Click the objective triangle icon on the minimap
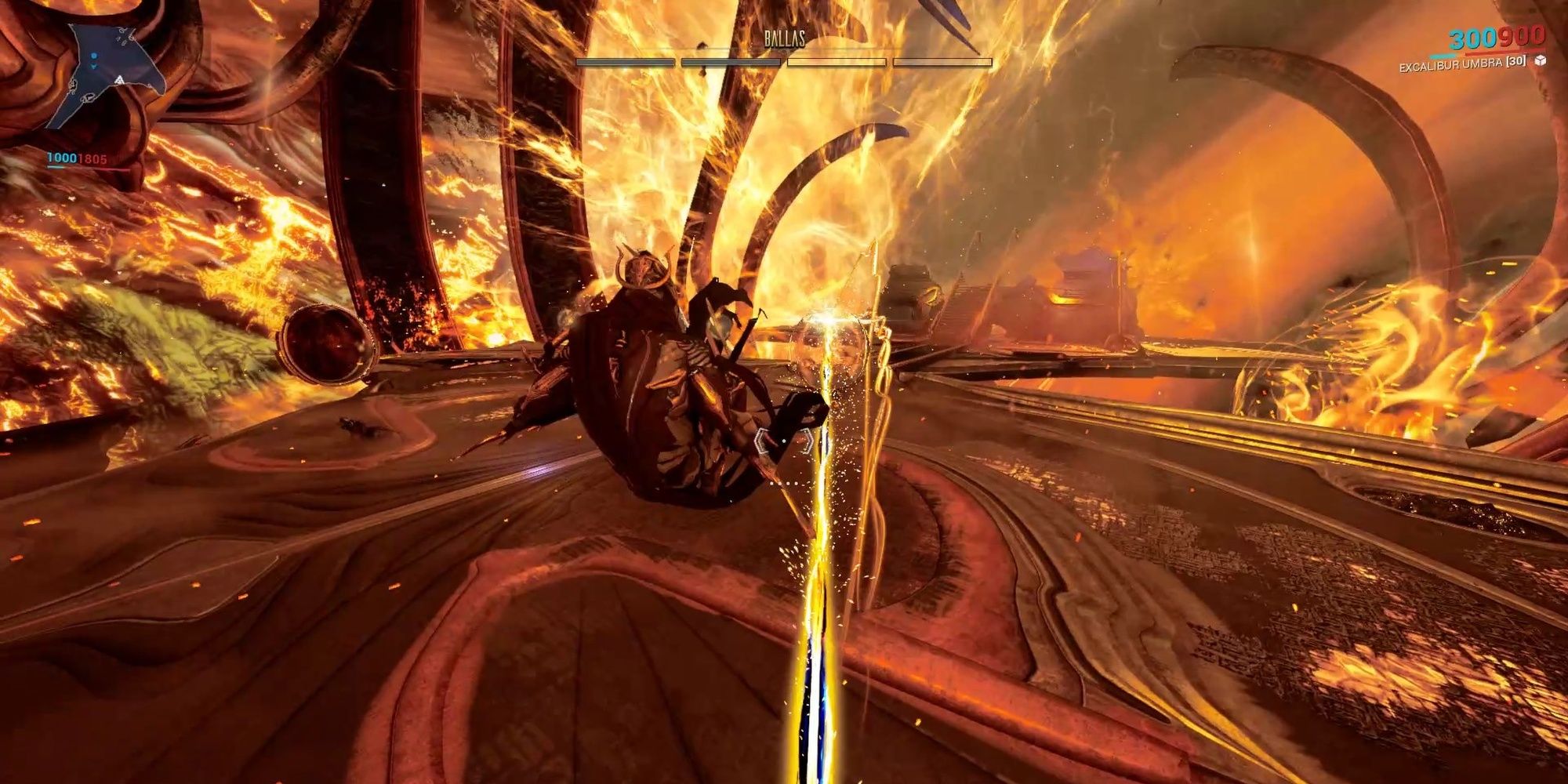1568x784 pixels. pos(120,78)
